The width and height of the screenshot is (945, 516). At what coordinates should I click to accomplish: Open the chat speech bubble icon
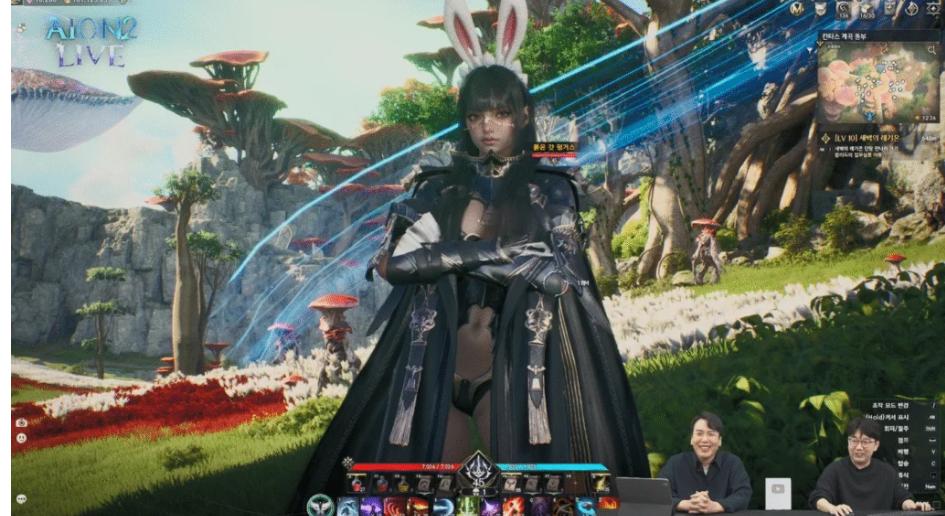(x=21, y=498)
